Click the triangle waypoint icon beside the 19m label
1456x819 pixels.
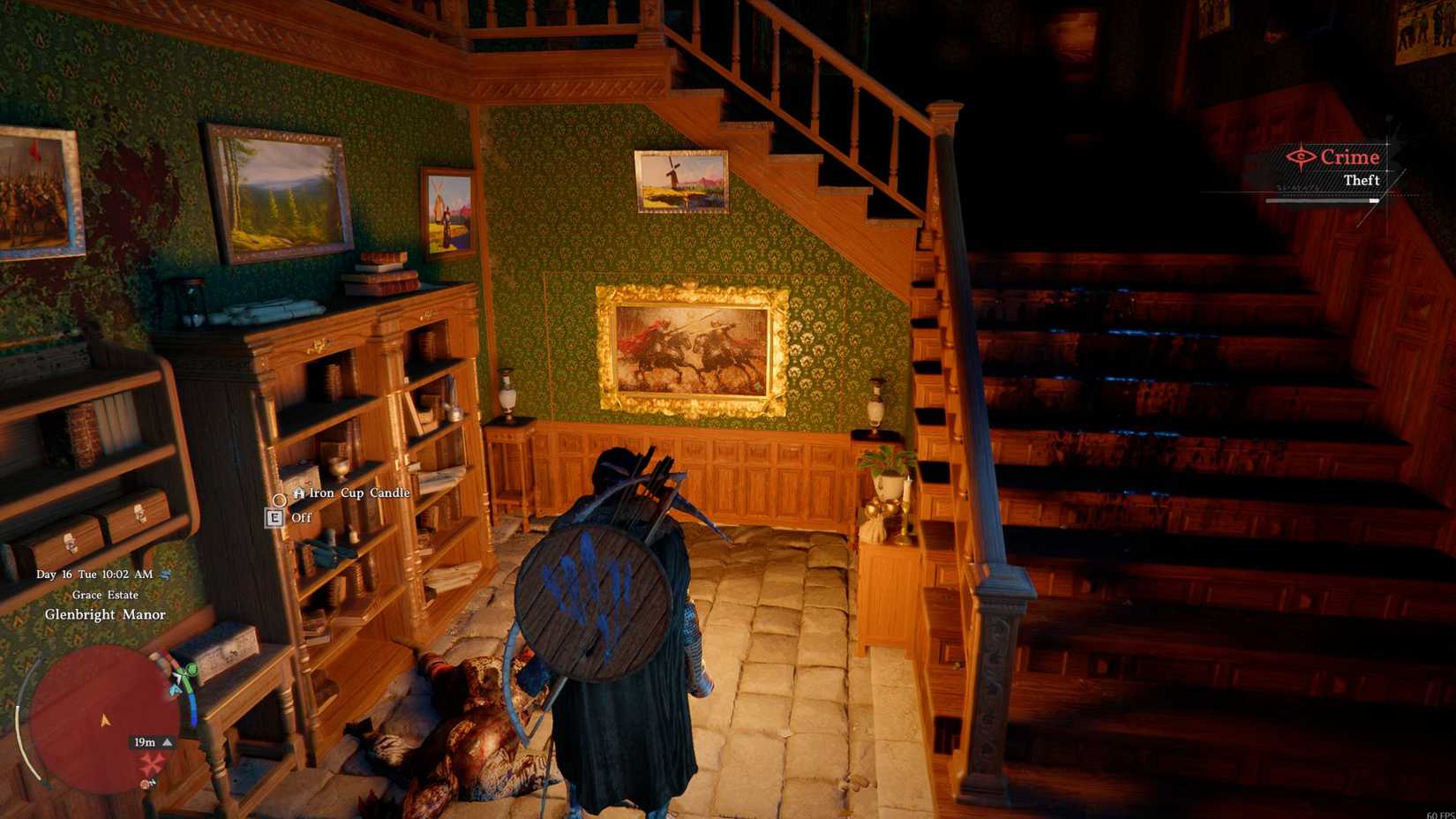pyautogui.click(x=168, y=741)
